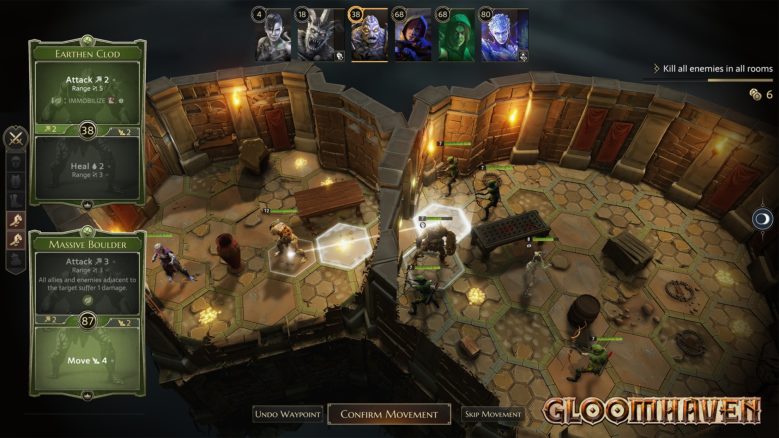Undo the last waypoint
Viewport: 779px width, 438px height.
(288, 414)
